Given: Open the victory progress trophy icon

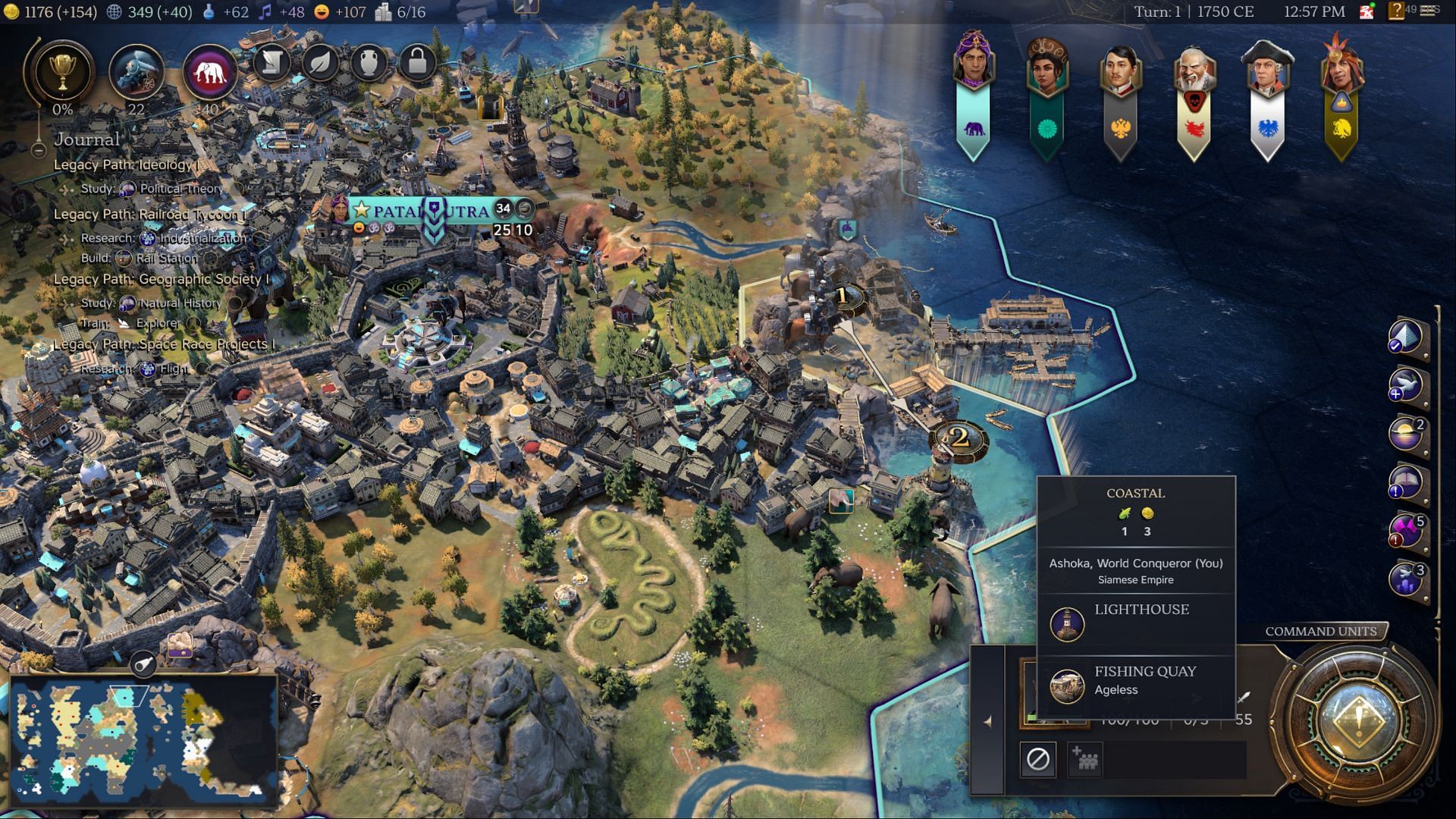Looking at the screenshot, I should (61, 72).
